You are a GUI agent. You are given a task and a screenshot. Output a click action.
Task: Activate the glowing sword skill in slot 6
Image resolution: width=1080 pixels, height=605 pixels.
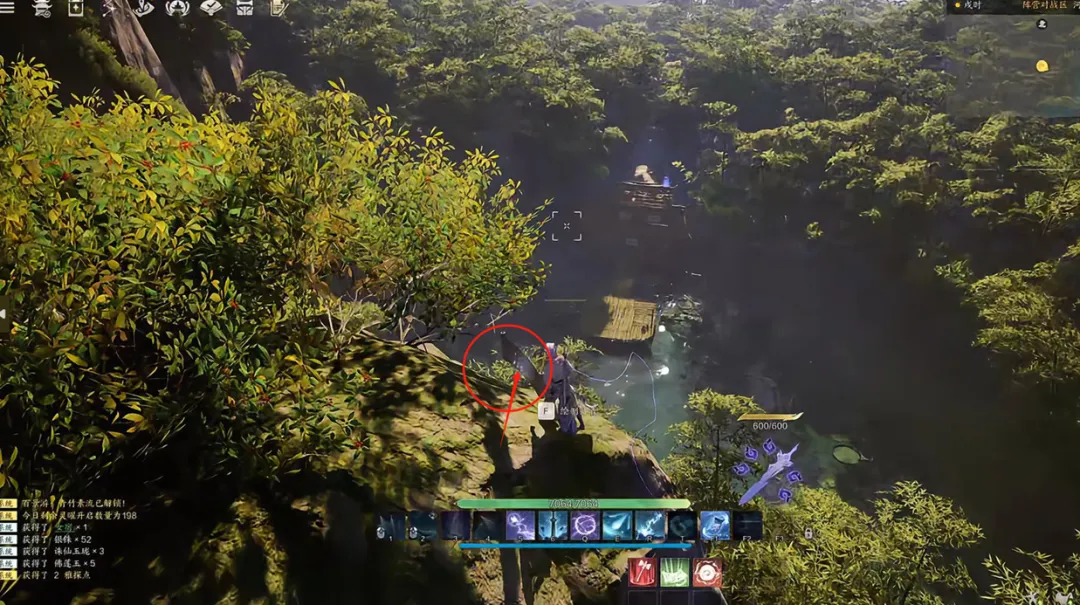553,526
